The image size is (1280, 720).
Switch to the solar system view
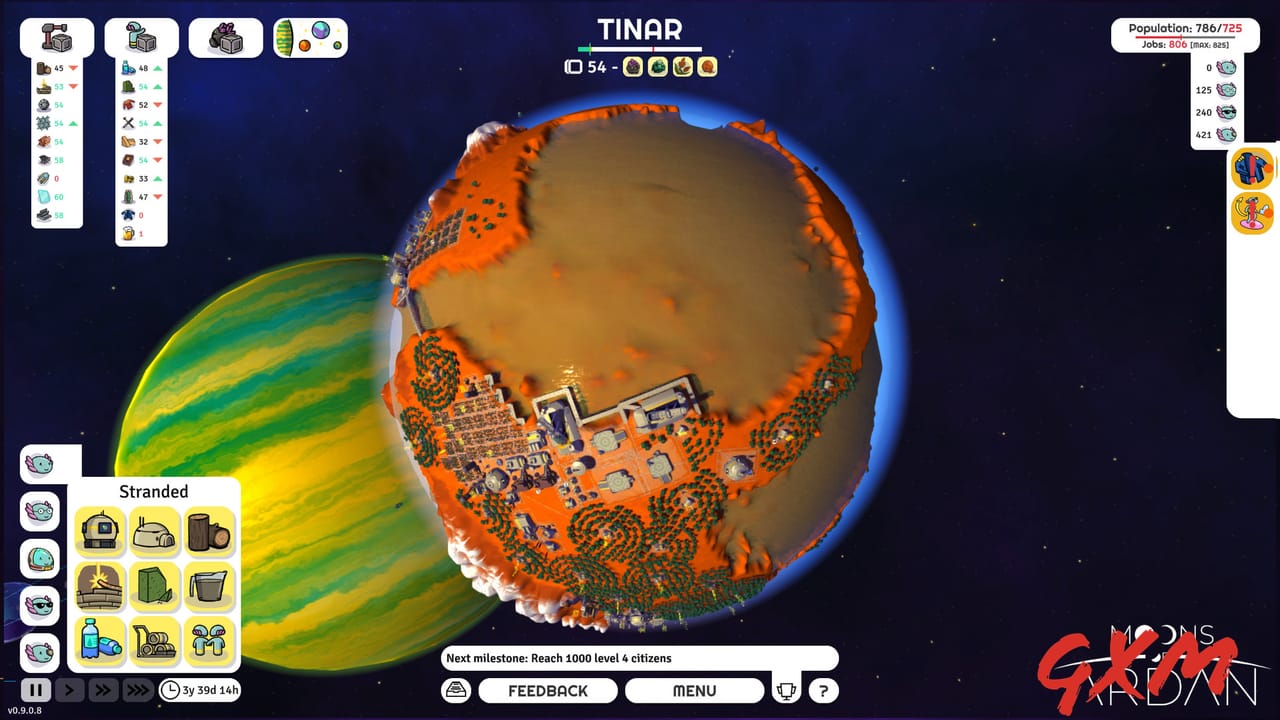pos(310,36)
